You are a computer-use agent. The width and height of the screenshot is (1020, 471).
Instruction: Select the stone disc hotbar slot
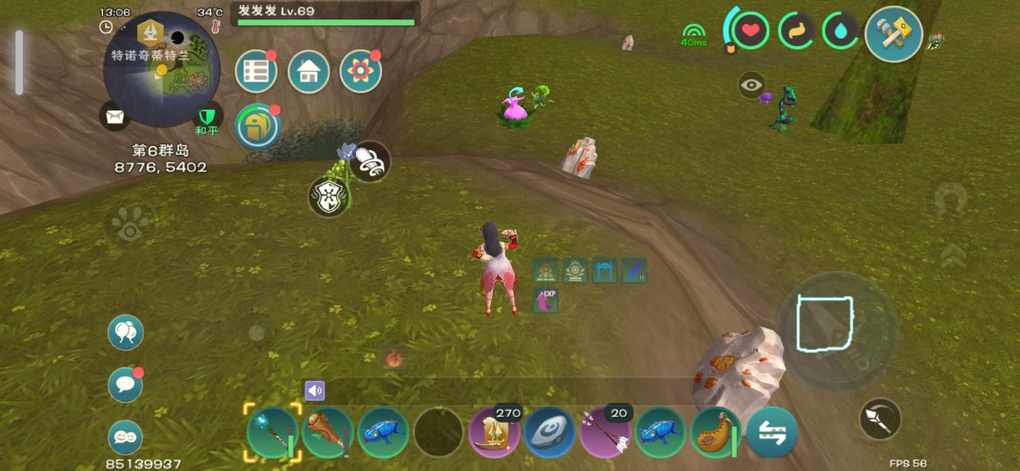click(x=549, y=432)
